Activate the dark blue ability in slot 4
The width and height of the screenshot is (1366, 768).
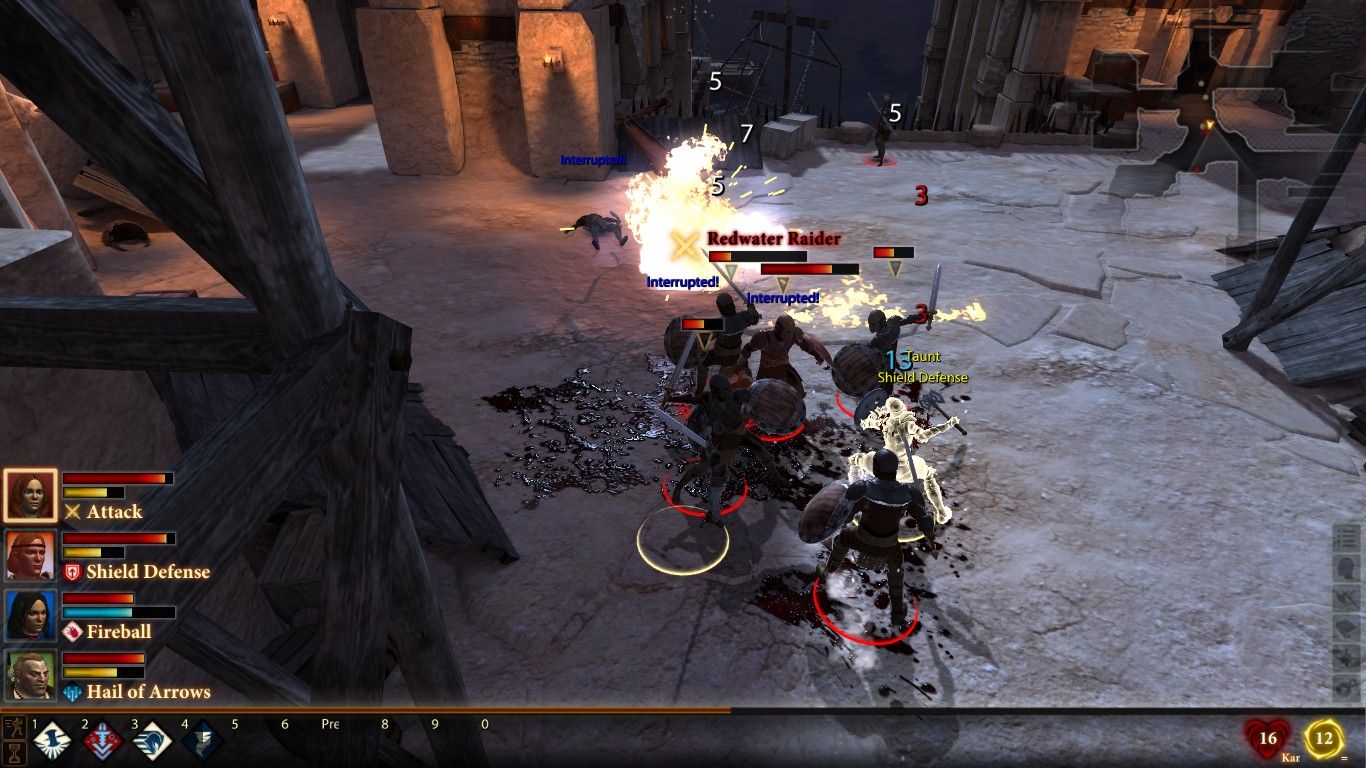pos(201,741)
